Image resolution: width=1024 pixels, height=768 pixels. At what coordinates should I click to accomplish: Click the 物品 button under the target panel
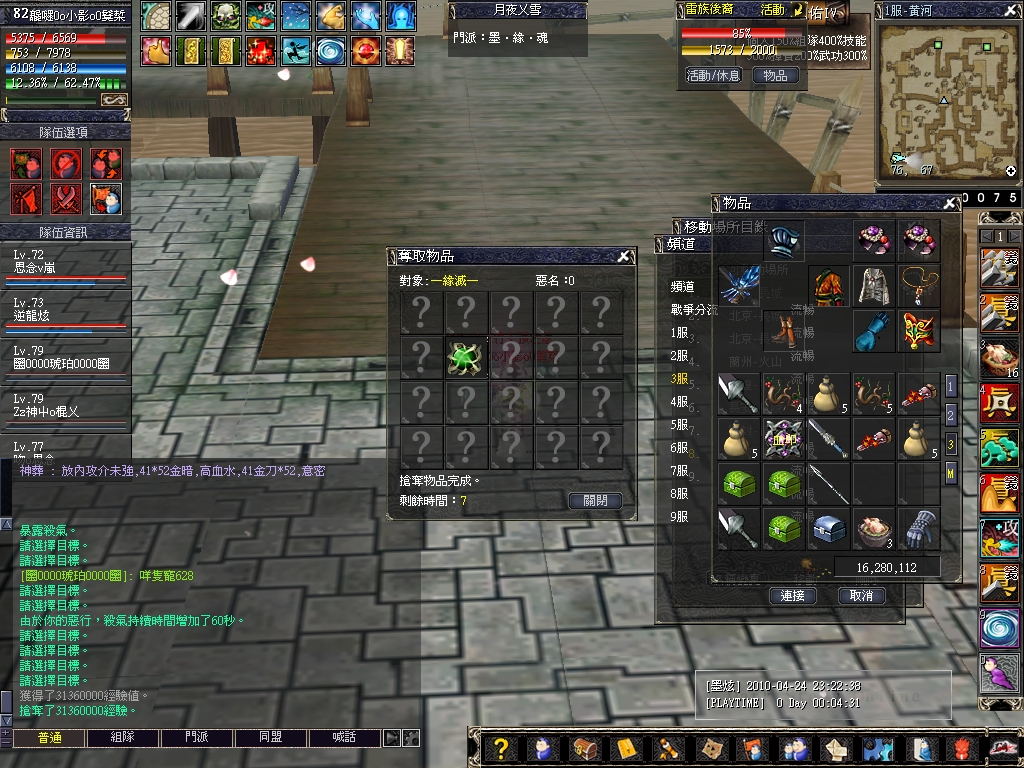775,75
